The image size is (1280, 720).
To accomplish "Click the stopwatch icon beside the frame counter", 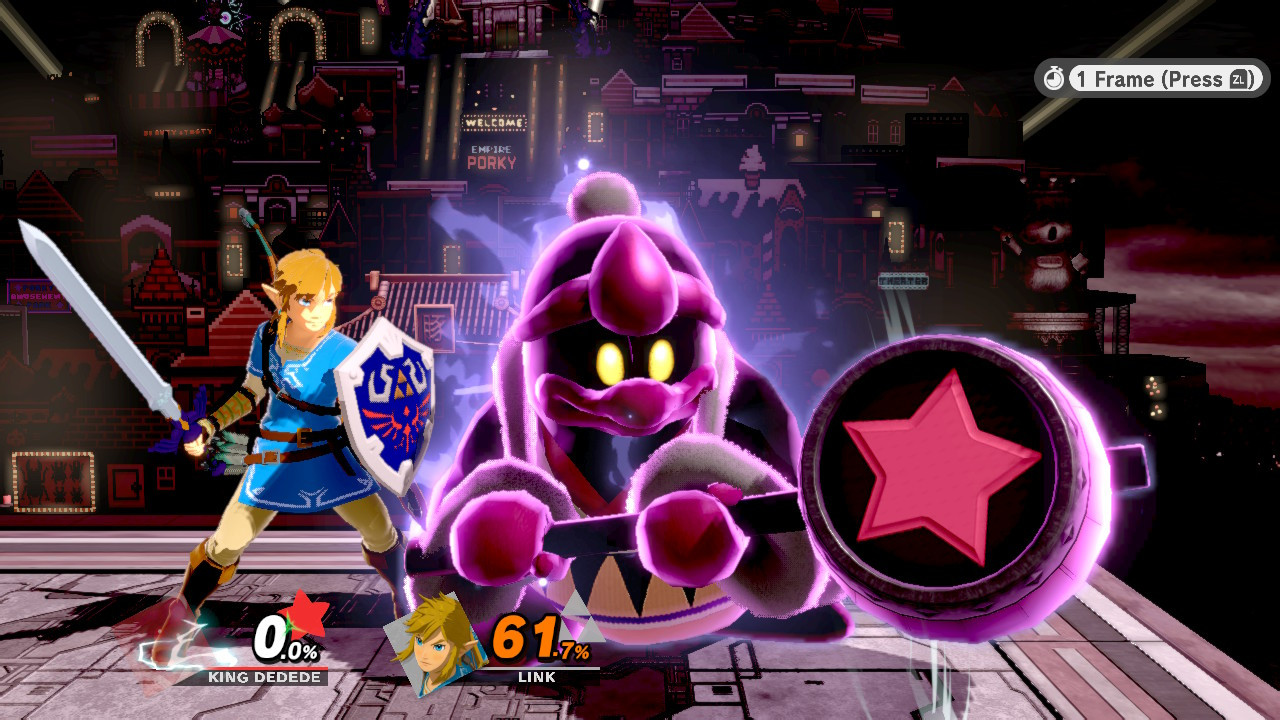I will [1055, 79].
